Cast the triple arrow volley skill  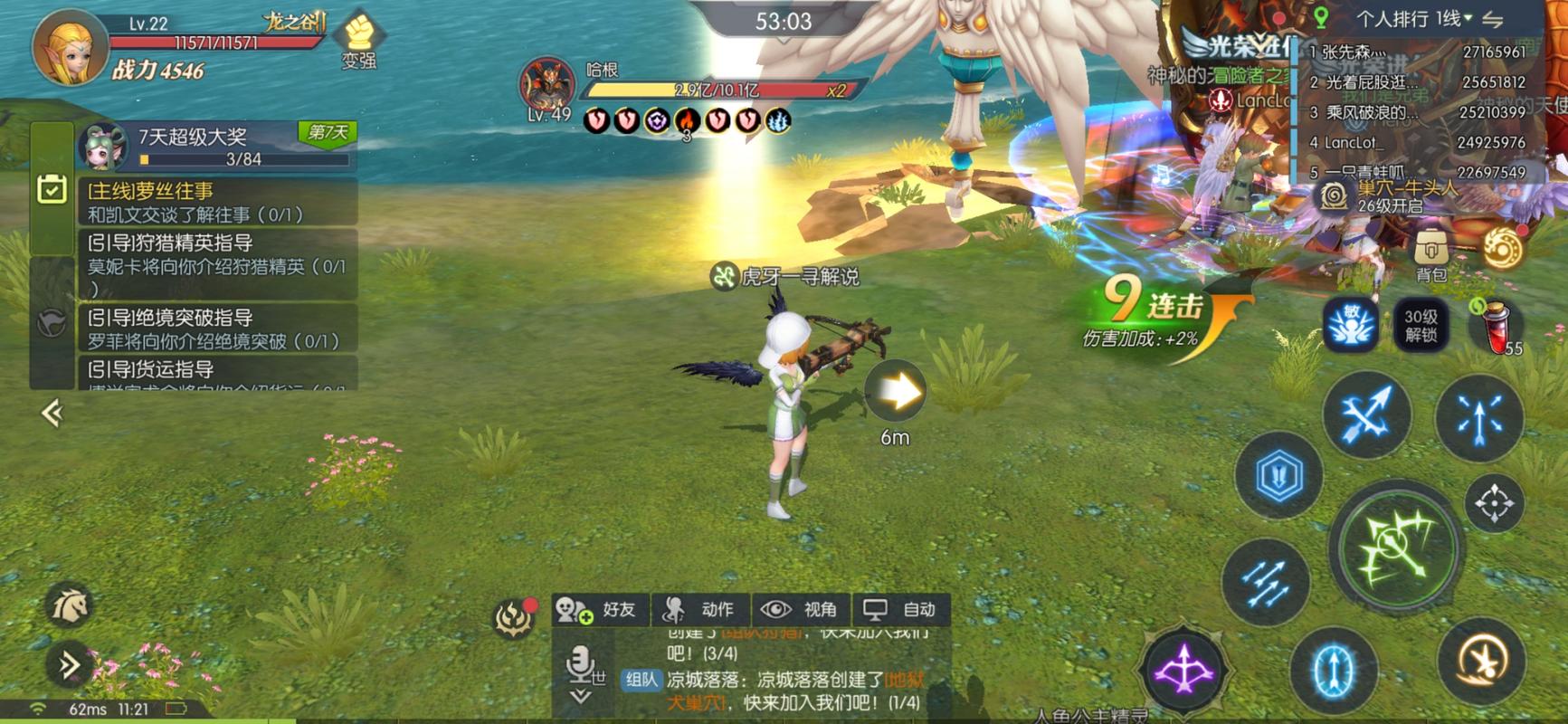point(1267,582)
